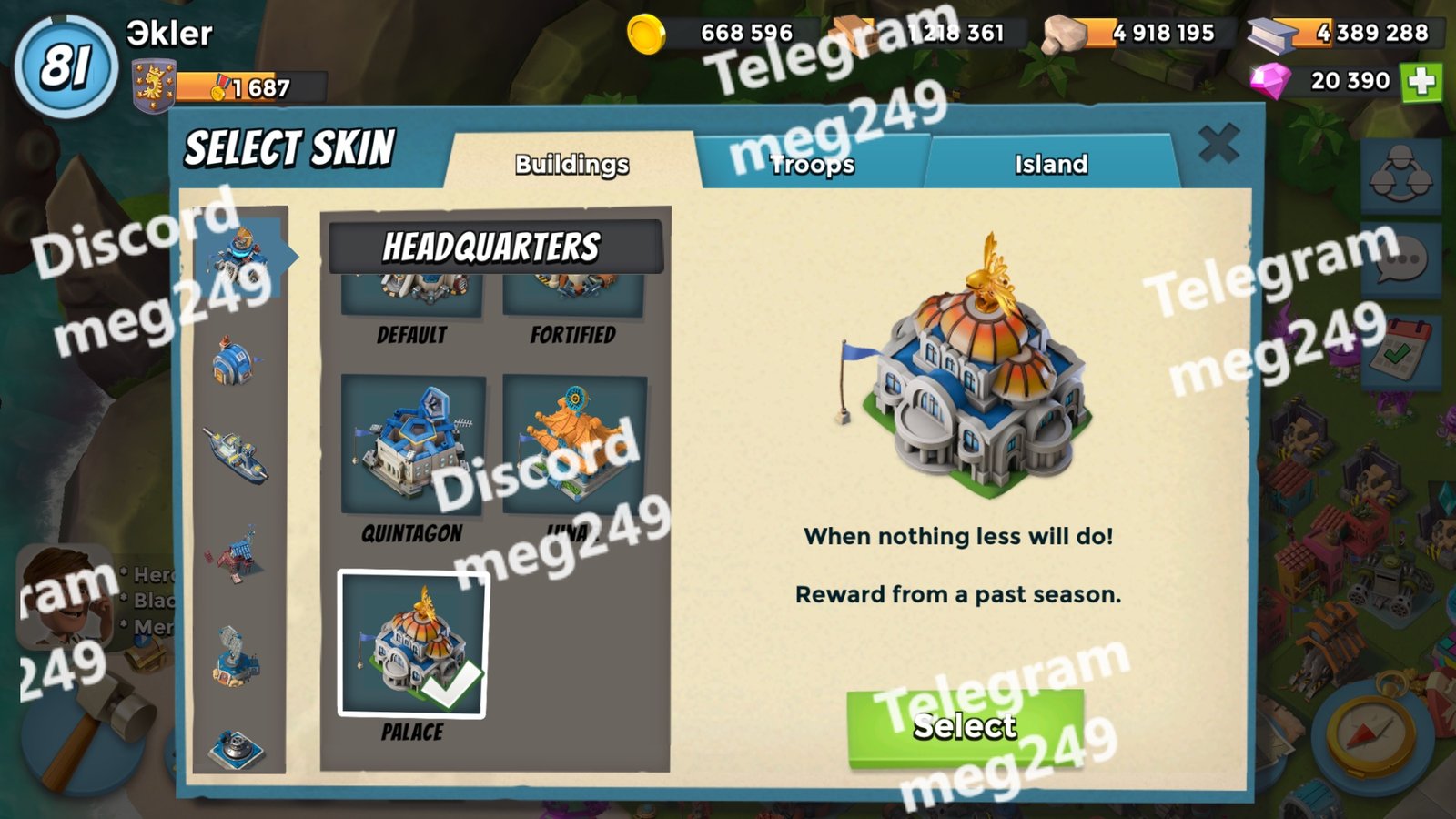The height and width of the screenshot is (819, 1456).
Task: Switch to the Buildings tab
Action: (x=571, y=164)
